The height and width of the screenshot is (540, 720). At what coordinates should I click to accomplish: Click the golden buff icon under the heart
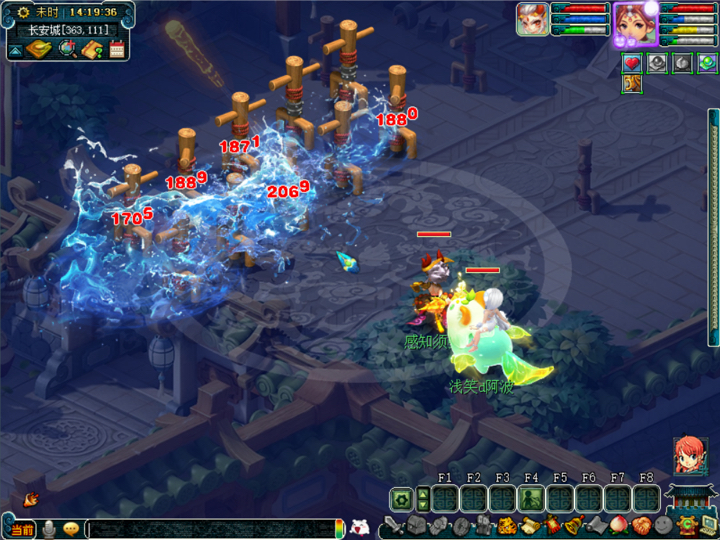tap(632, 83)
